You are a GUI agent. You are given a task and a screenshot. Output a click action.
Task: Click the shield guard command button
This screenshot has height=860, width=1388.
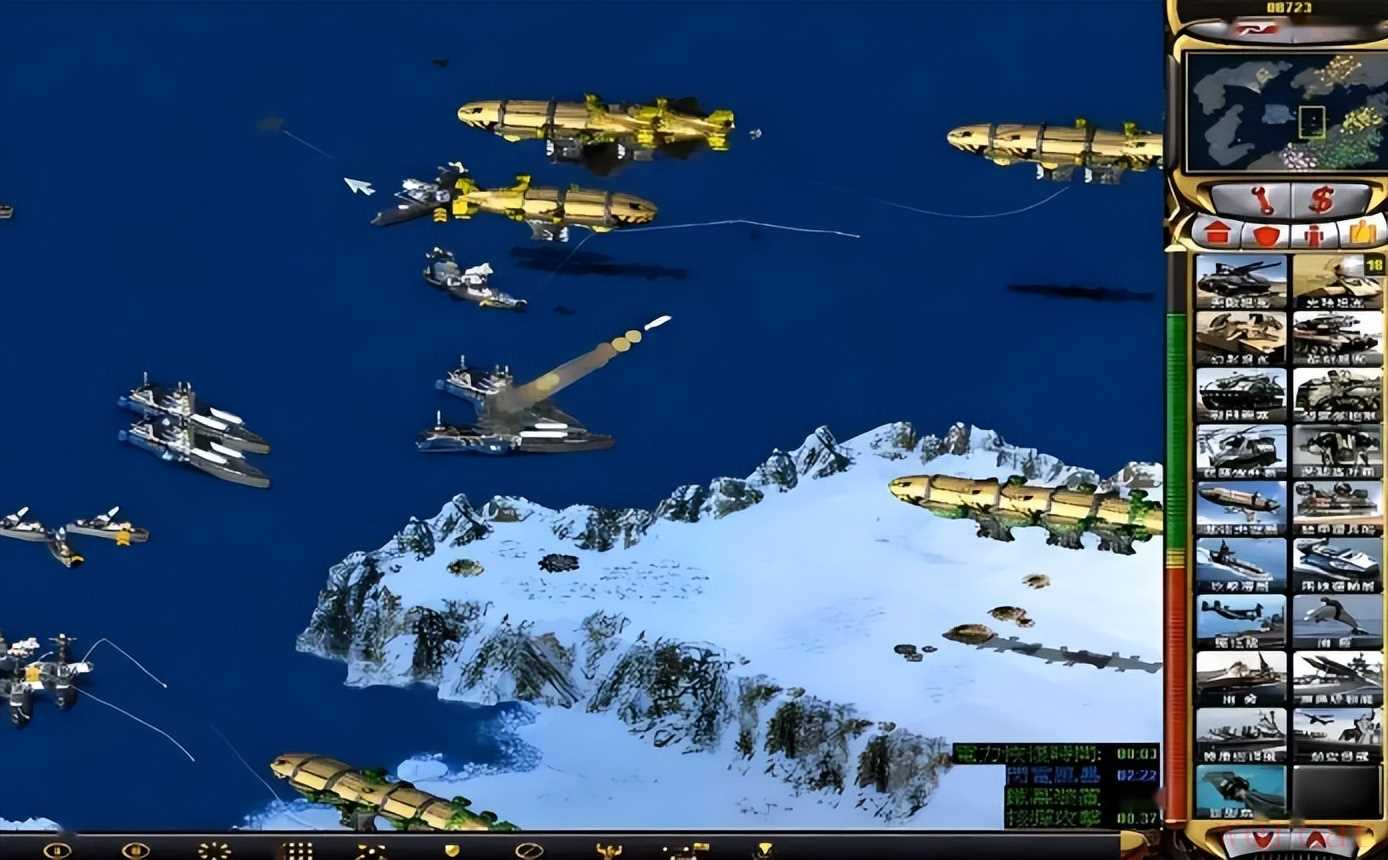tap(452, 851)
